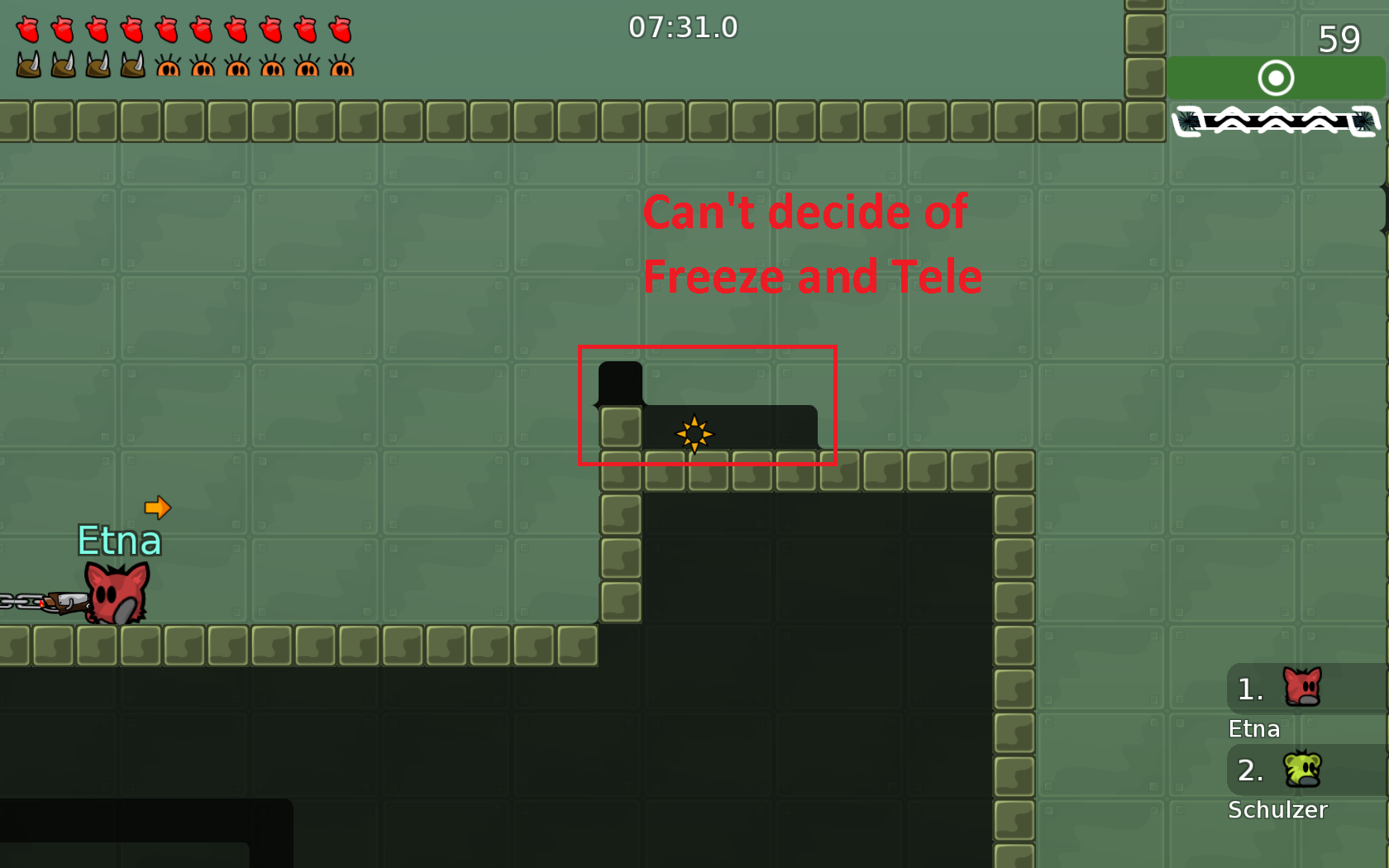Select the yellow star pickup inside the red box
The image size is (1389, 868).
tap(694, 433)
